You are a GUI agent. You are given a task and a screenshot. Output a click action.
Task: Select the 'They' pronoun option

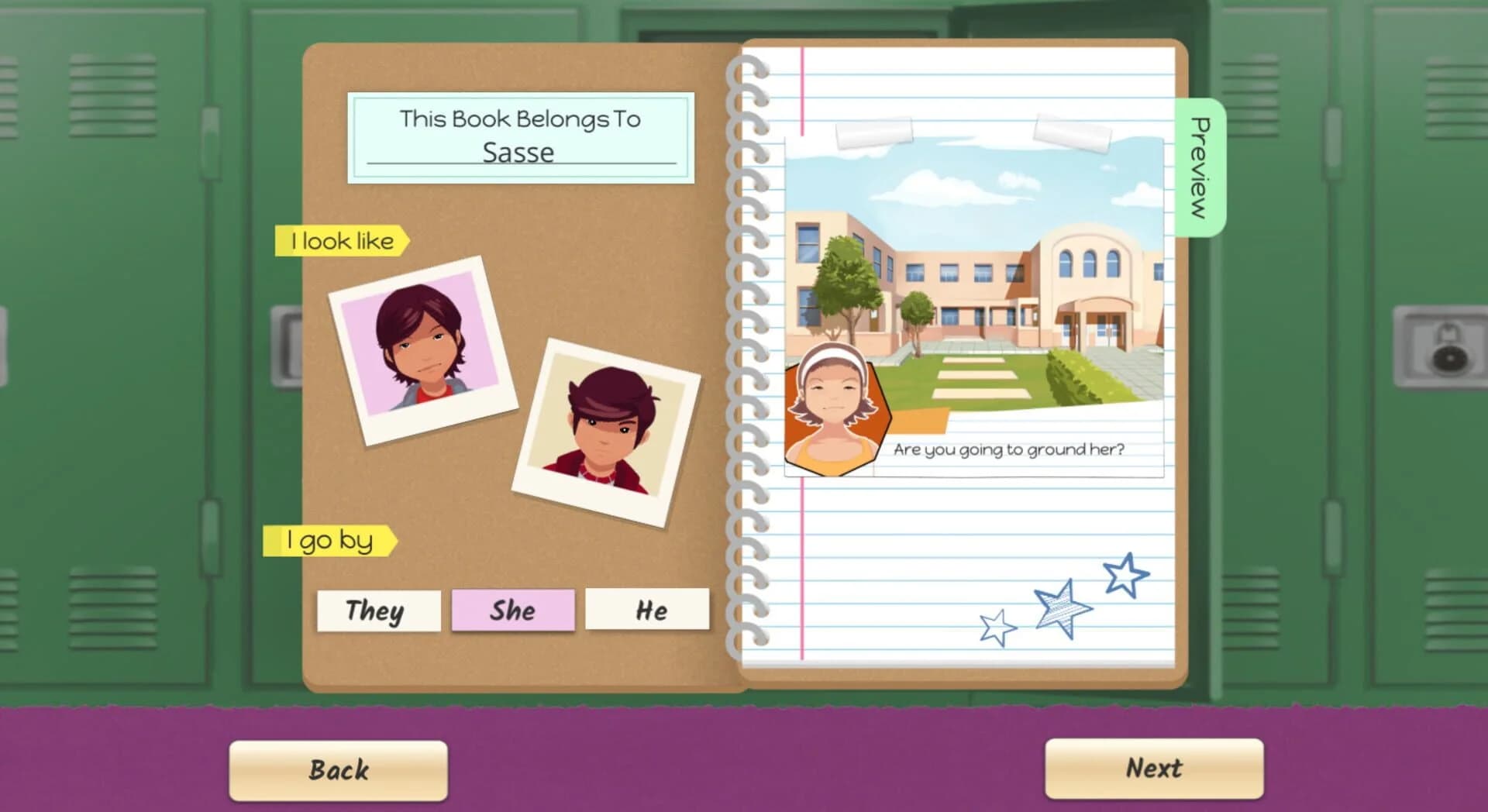pos(377,611)
